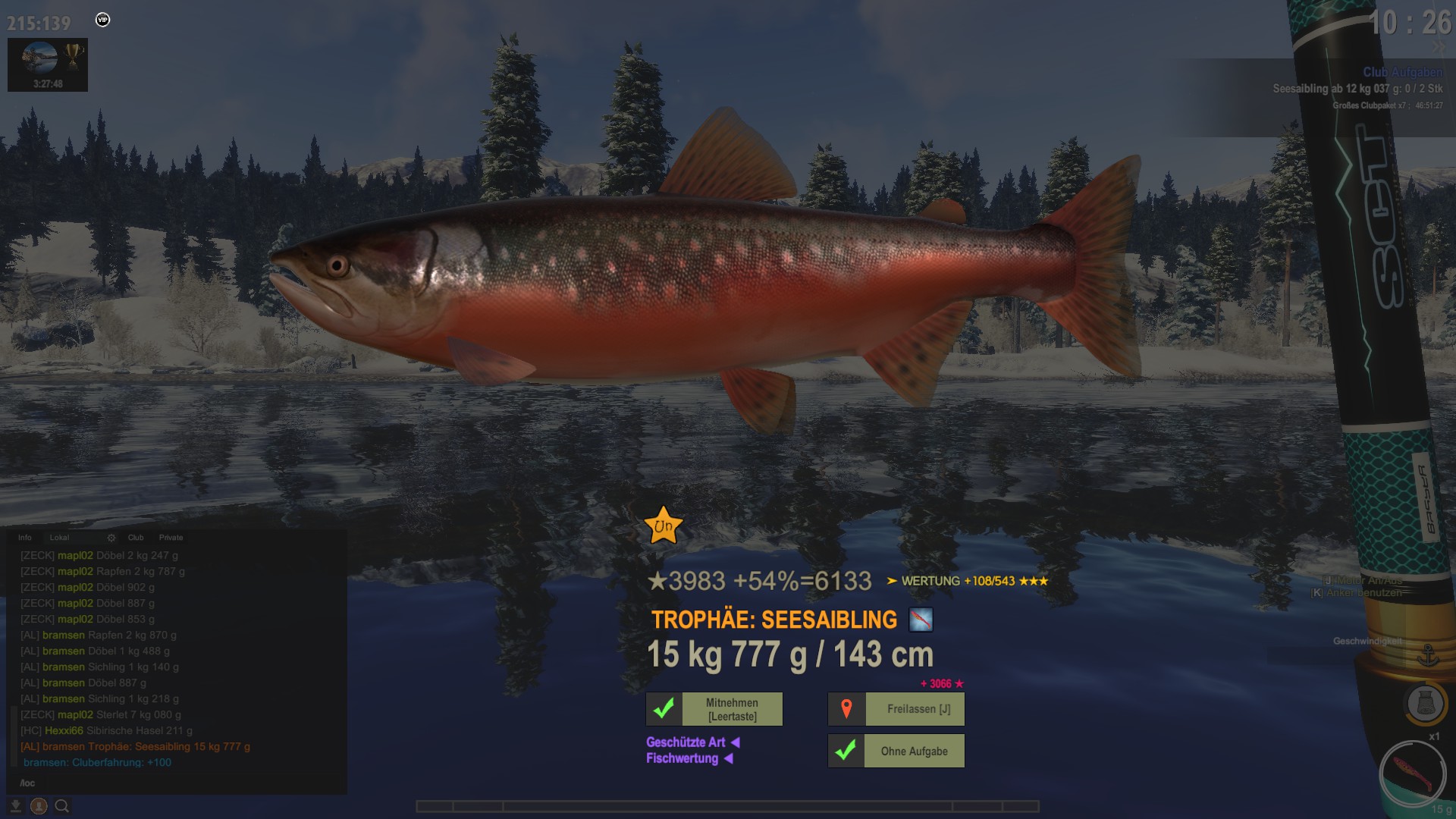Switch to the Lokal chat tab
The width and height of the screenshot is (1456, 819).
(x=59, y=538)
